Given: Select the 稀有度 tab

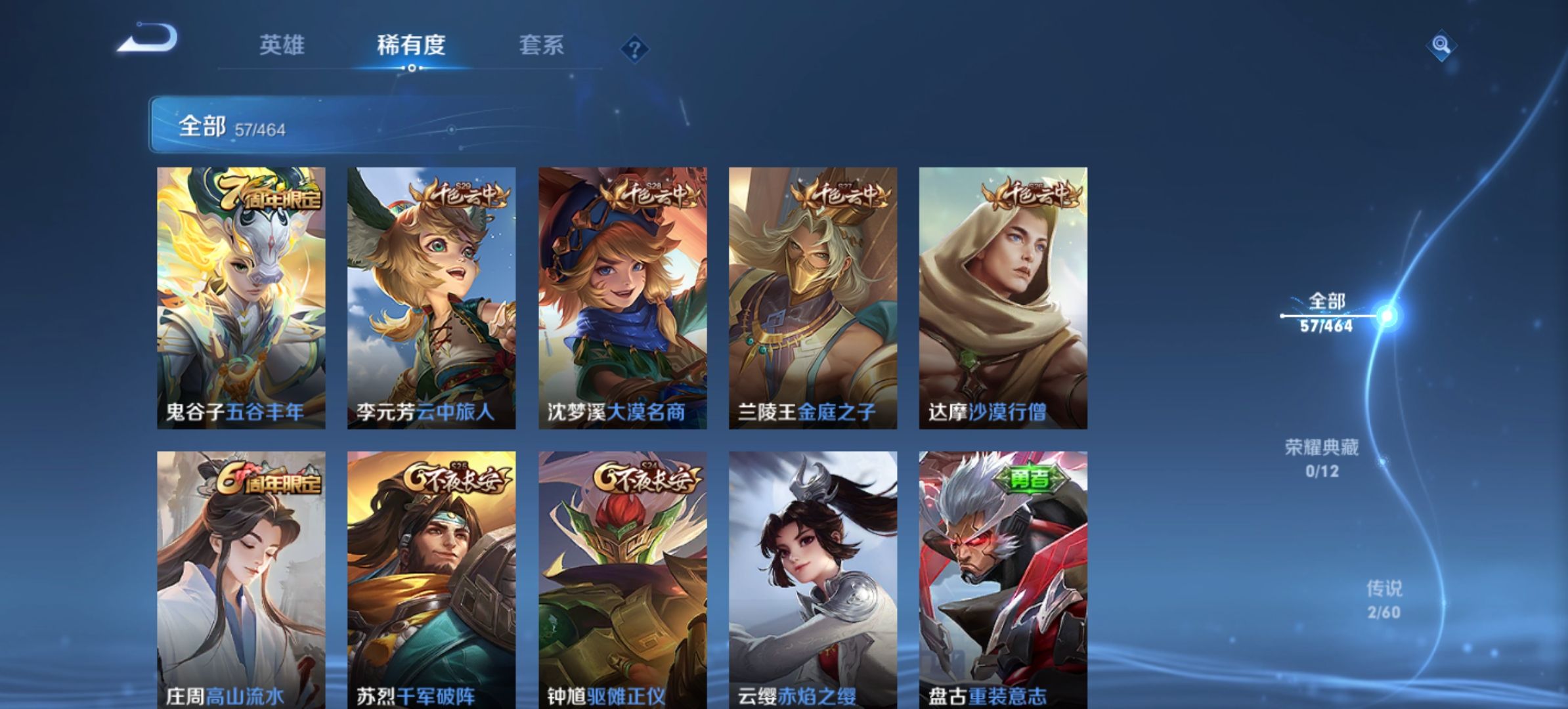Looking at the screenshot, I should point(411,45).
